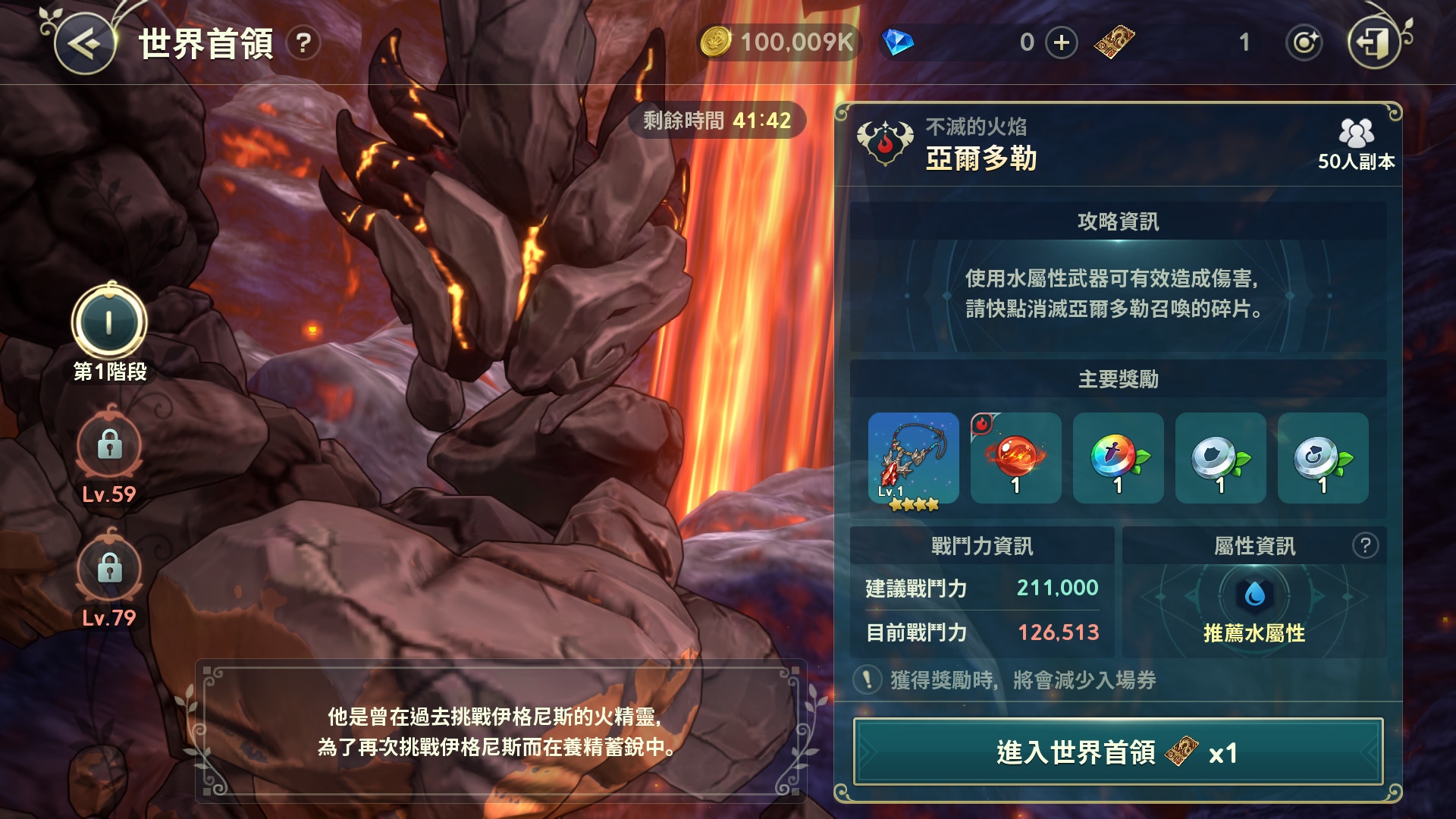This screenshot has height=819, width=1456.
Task: Select the Lv.1 three-star necklace reward thumbnail
Action: pyautogui.click(x=914, y=458)
